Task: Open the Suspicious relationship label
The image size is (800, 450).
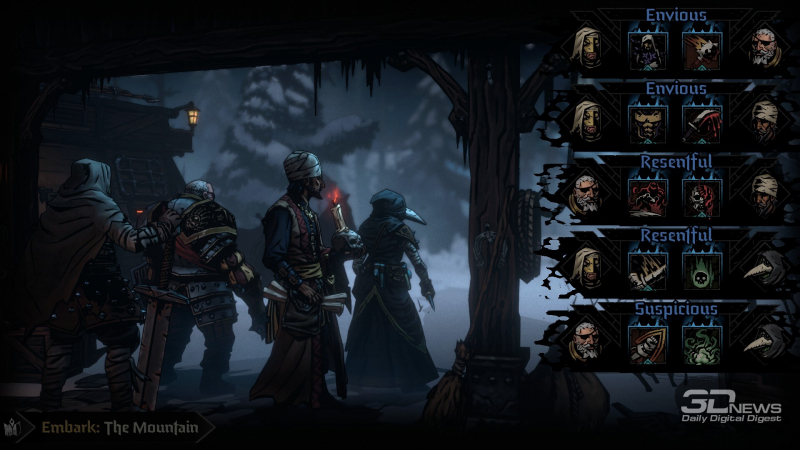Action: pos(676,309)
